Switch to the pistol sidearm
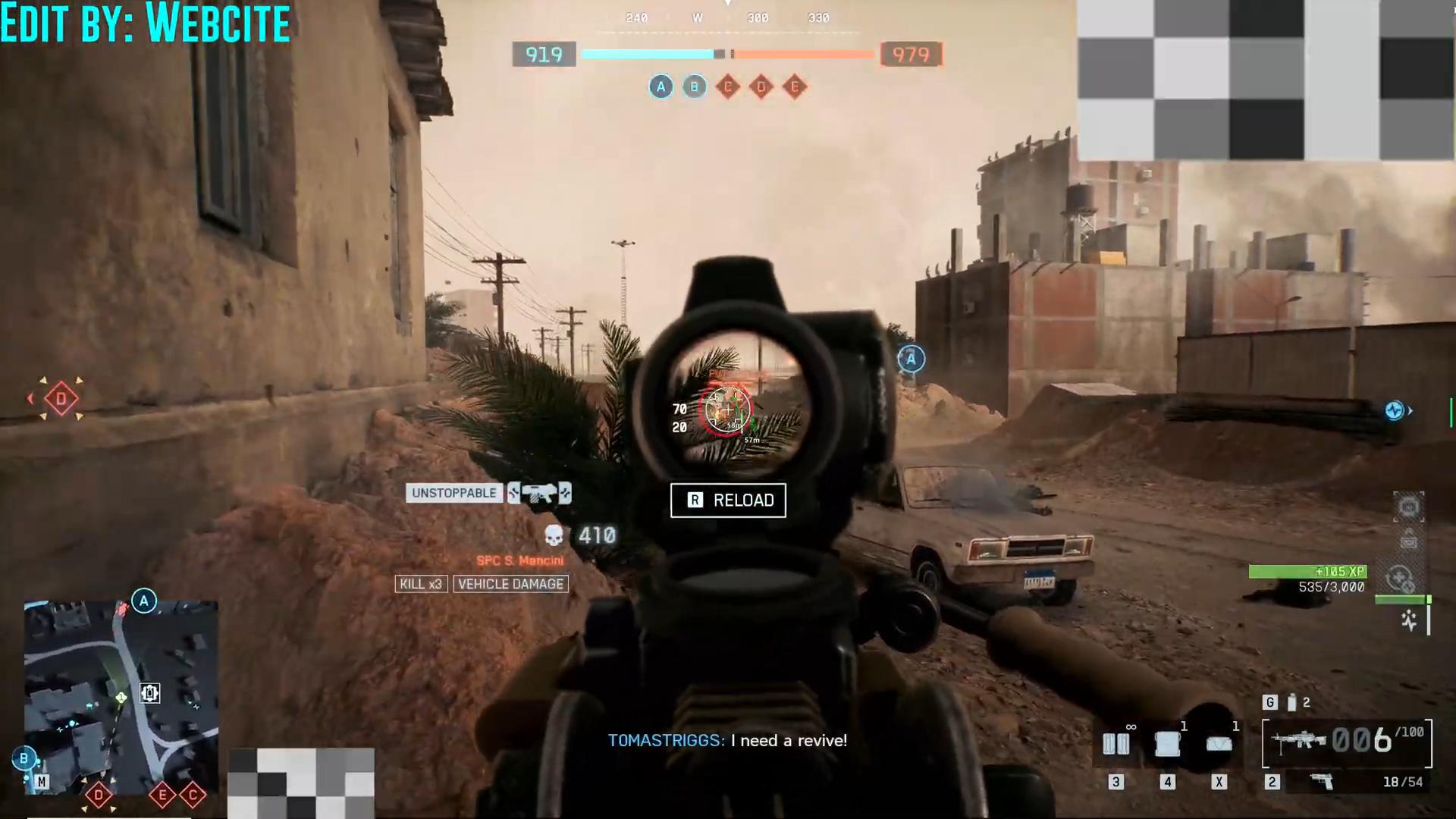 pyautogui.click(x=1322, y=782)
